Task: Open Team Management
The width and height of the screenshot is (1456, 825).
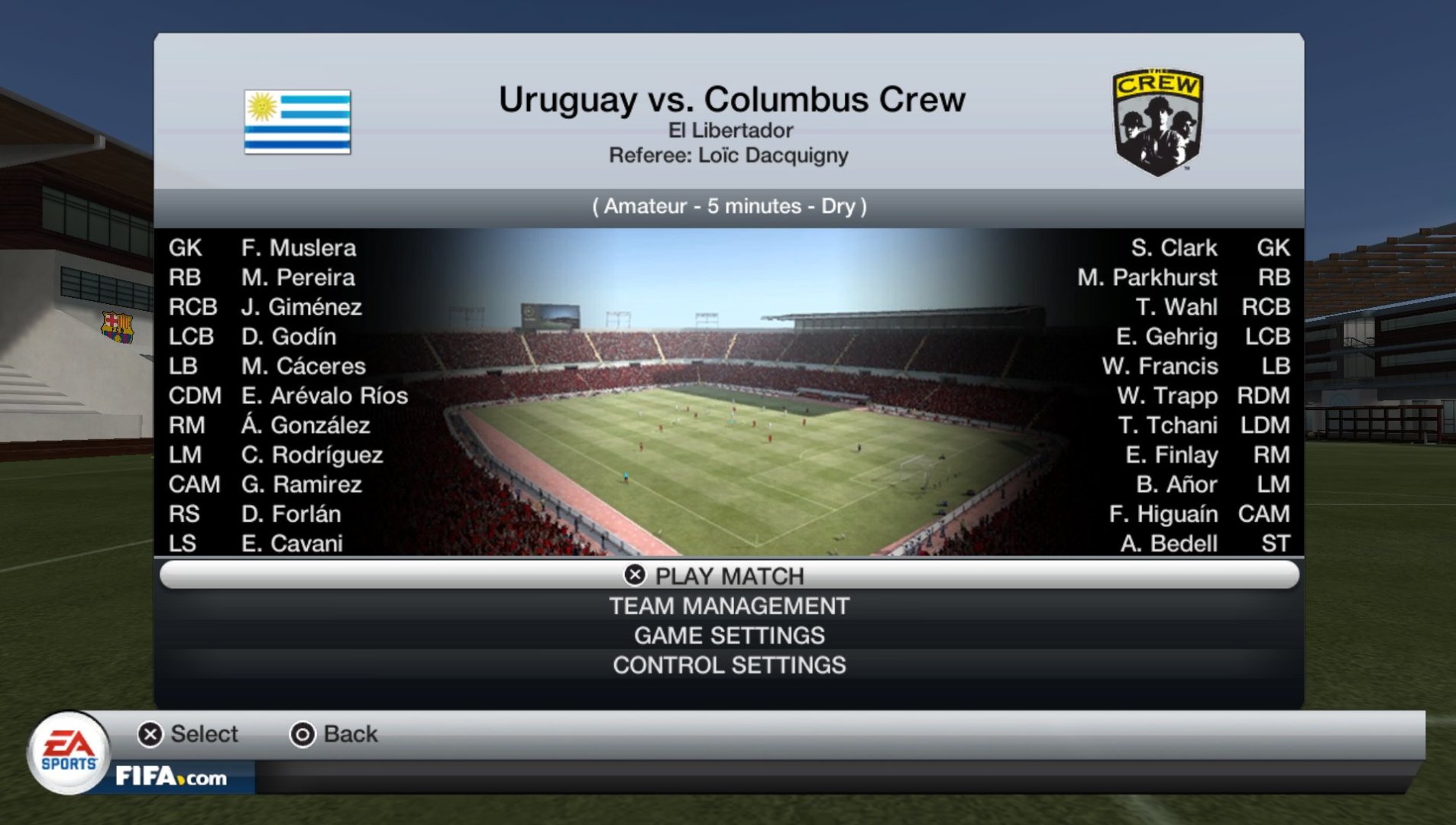Action: (x=729, y=606)
